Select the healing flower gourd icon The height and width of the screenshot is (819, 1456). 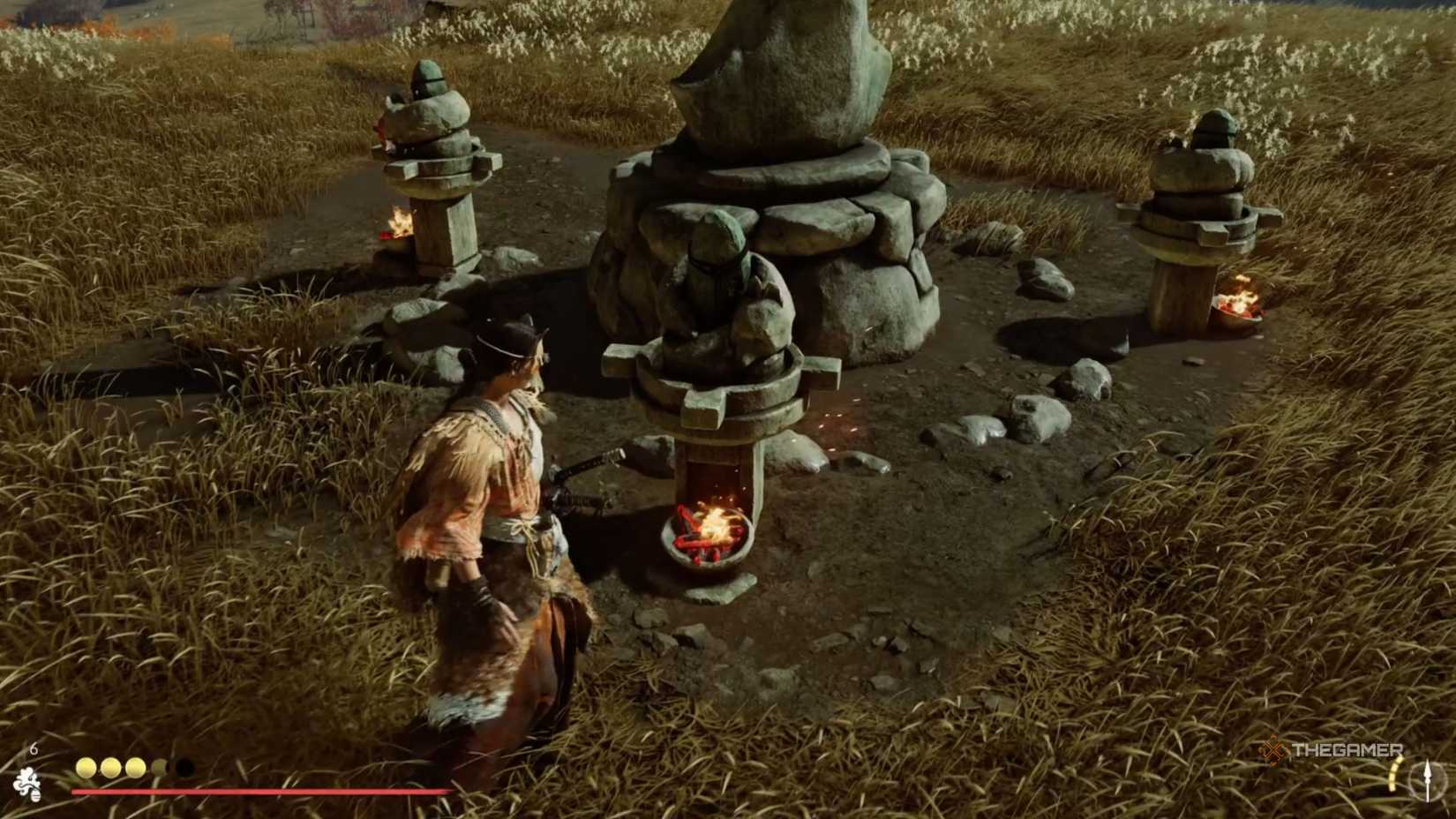tap(26, 783)
